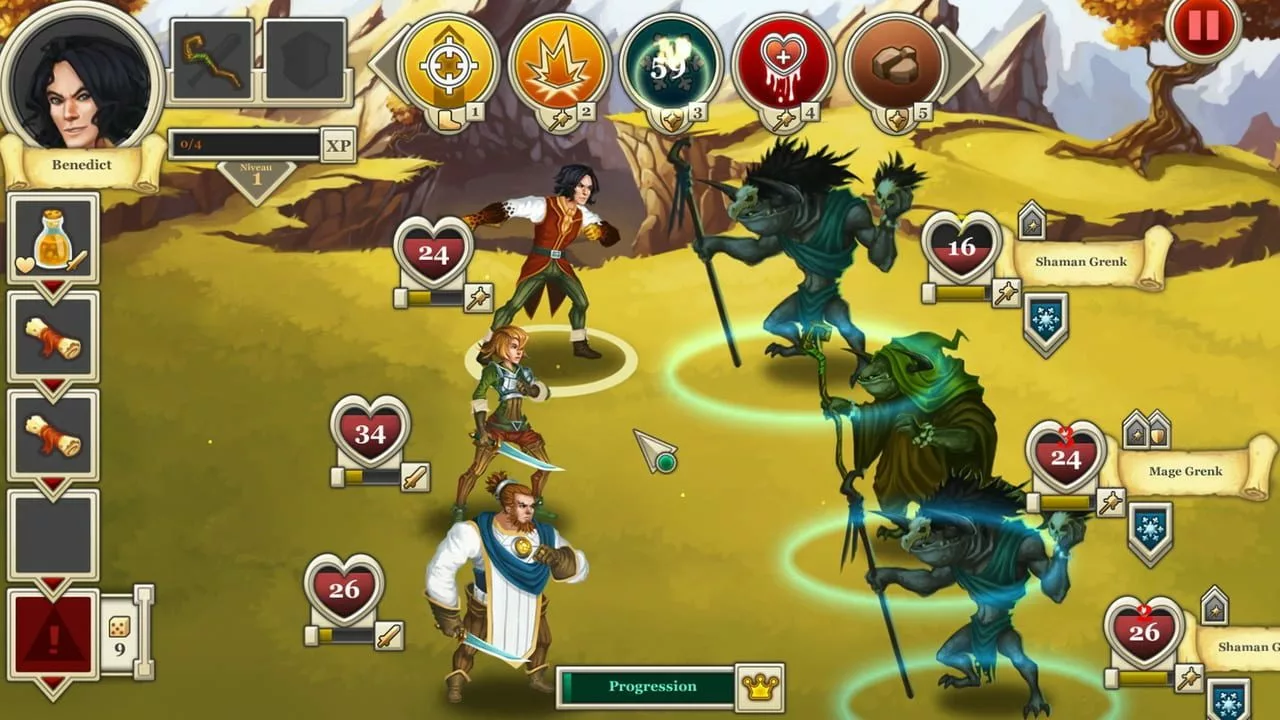Click the dice icon showing 9
The width and height of the screenshot is (1280, 720).
[118, 627]
